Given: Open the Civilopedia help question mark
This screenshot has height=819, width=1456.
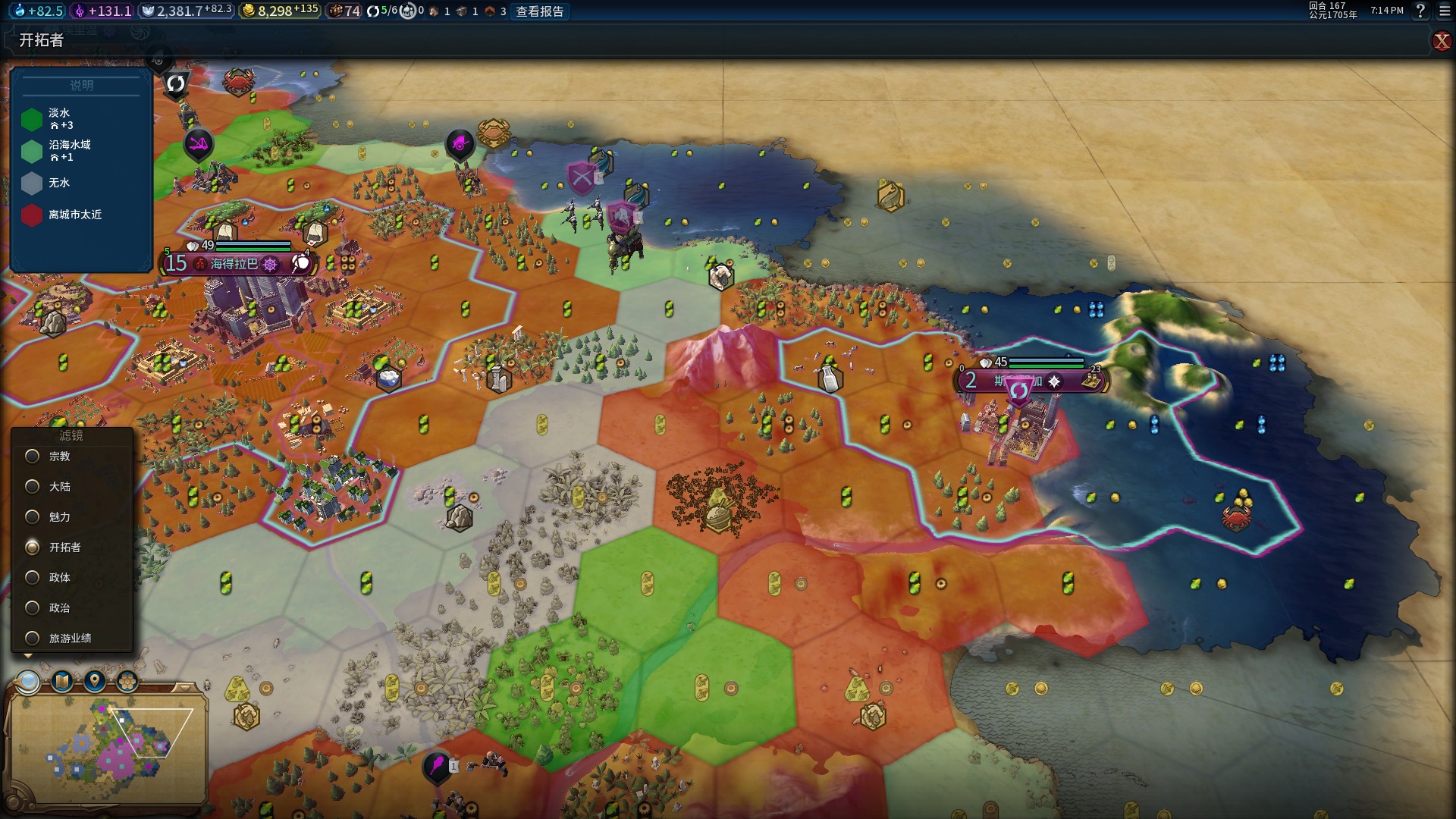Looking at the screenshot, I should click(x=1420, y=11).
